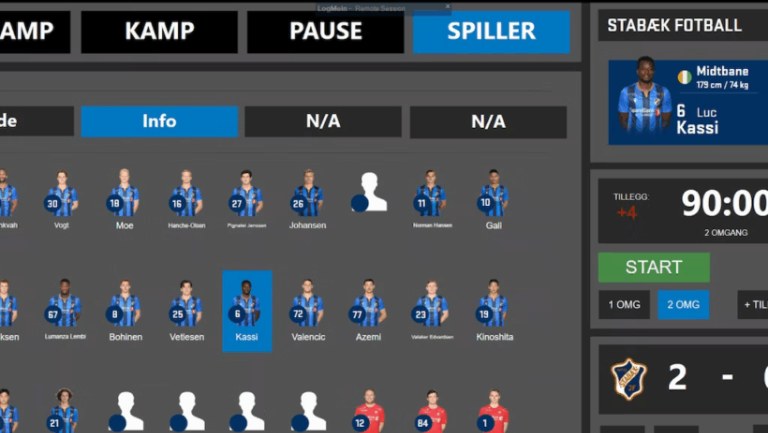Select the SPILLER tab
768x433 pixels.
[x=491, y=32]
